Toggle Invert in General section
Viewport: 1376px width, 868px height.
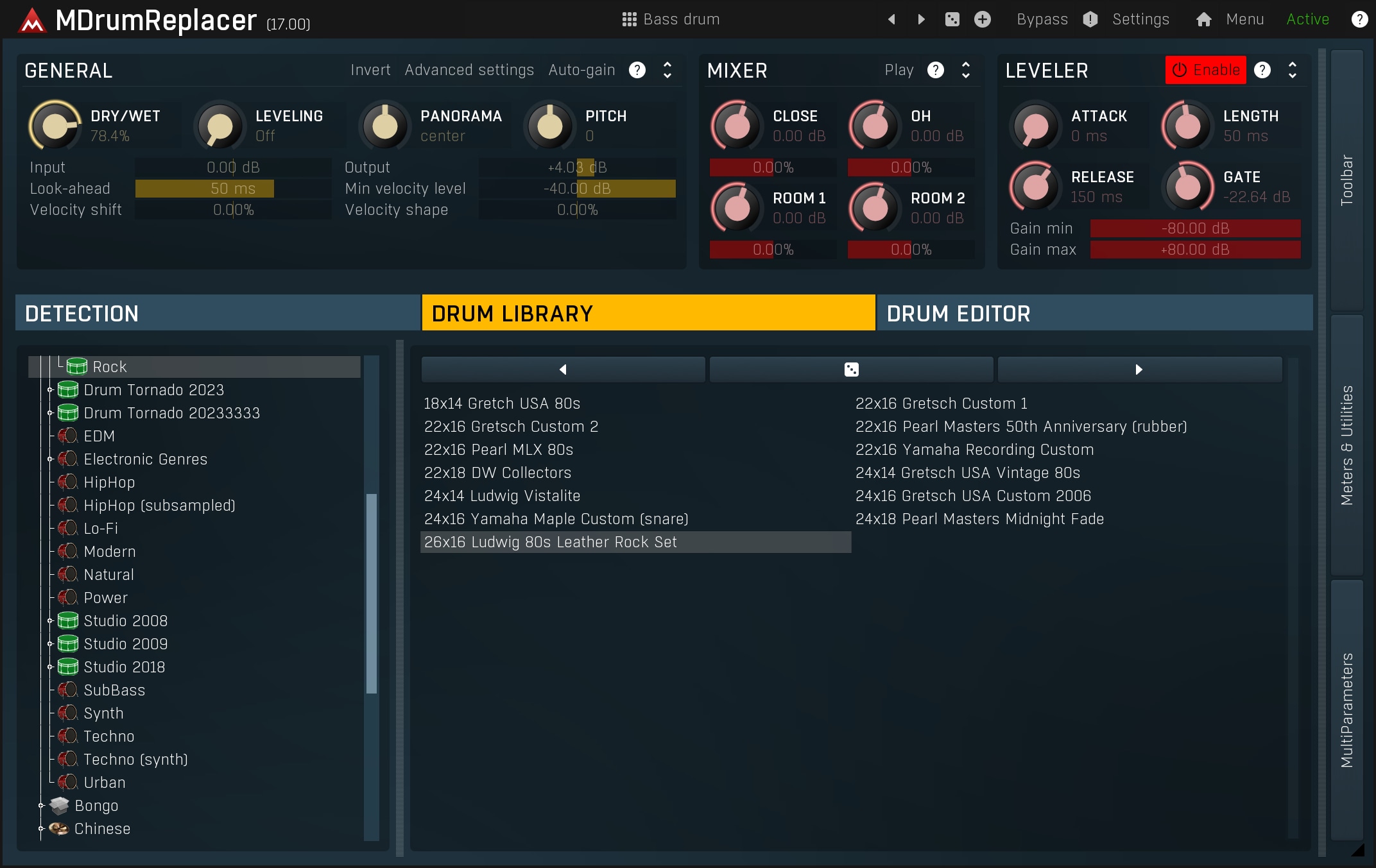[370, 70]
